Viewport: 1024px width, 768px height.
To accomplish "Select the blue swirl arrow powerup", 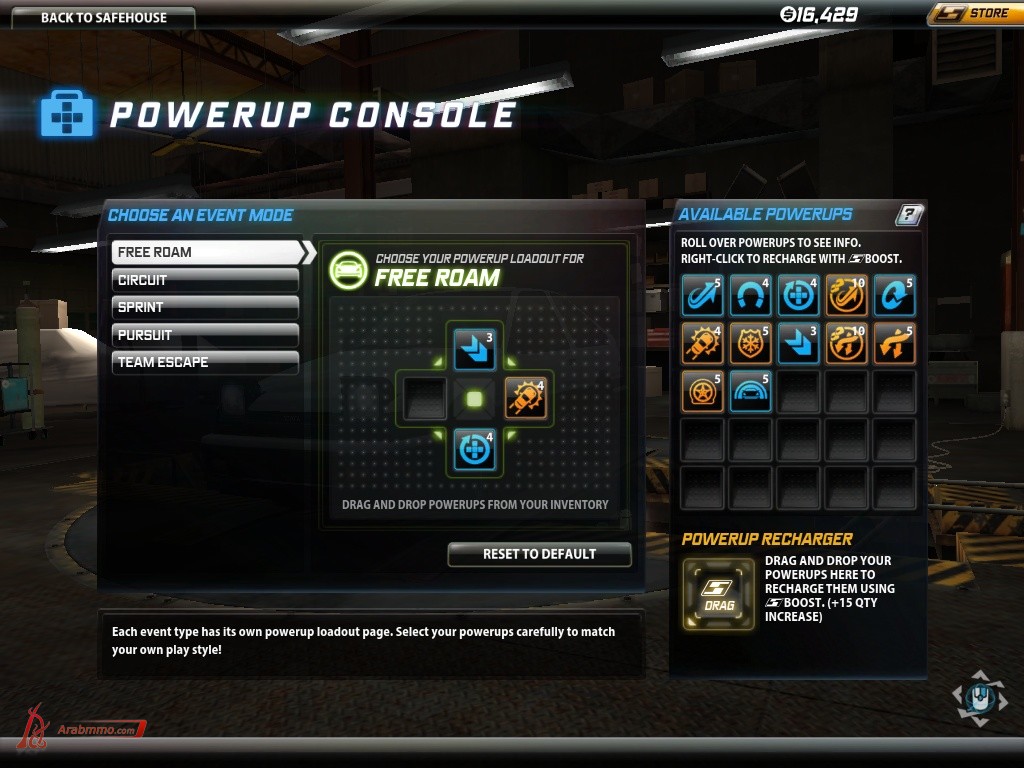I will 893,295.
